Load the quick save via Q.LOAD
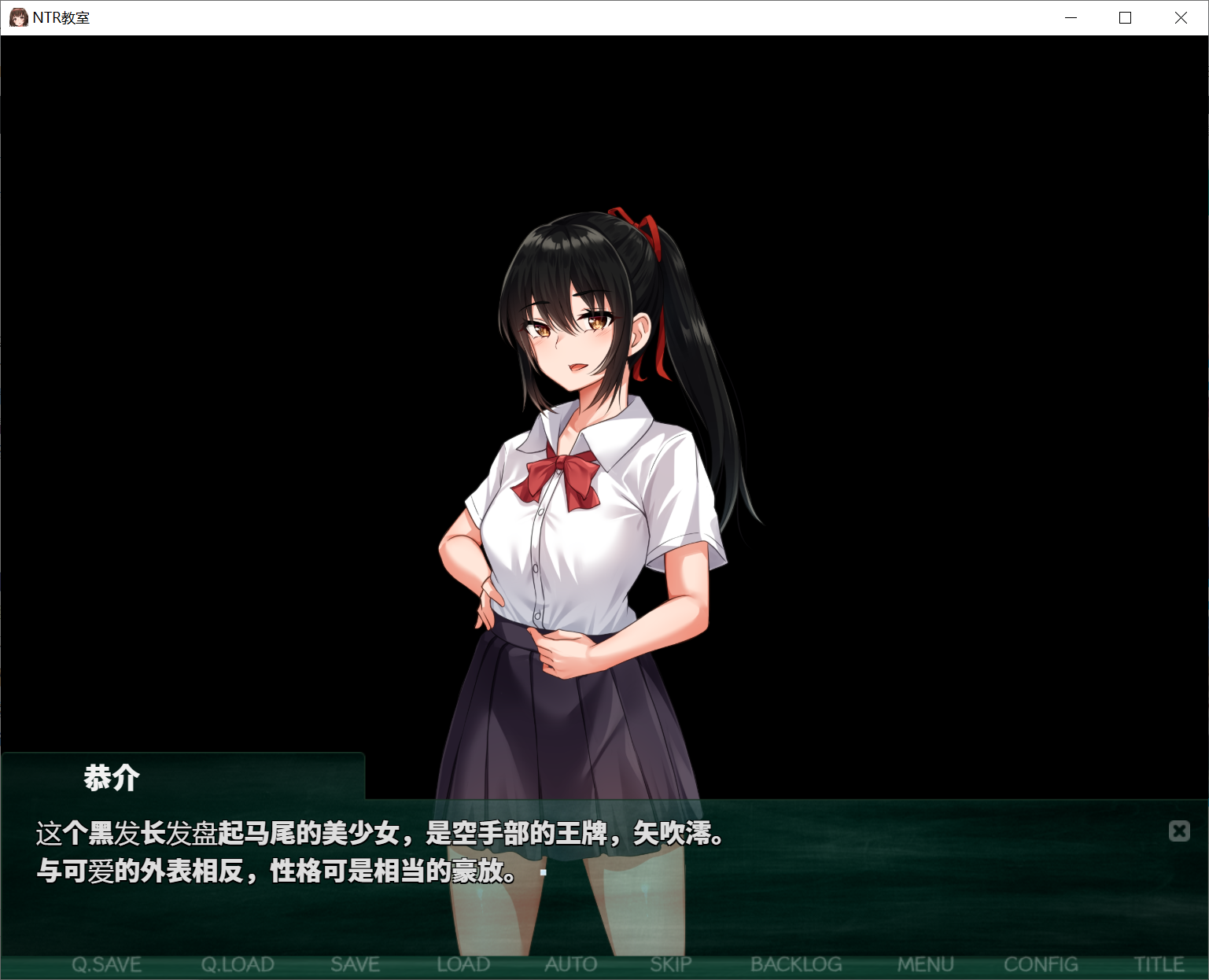This screenshot has height=980, width=1209. coord(237,964)
